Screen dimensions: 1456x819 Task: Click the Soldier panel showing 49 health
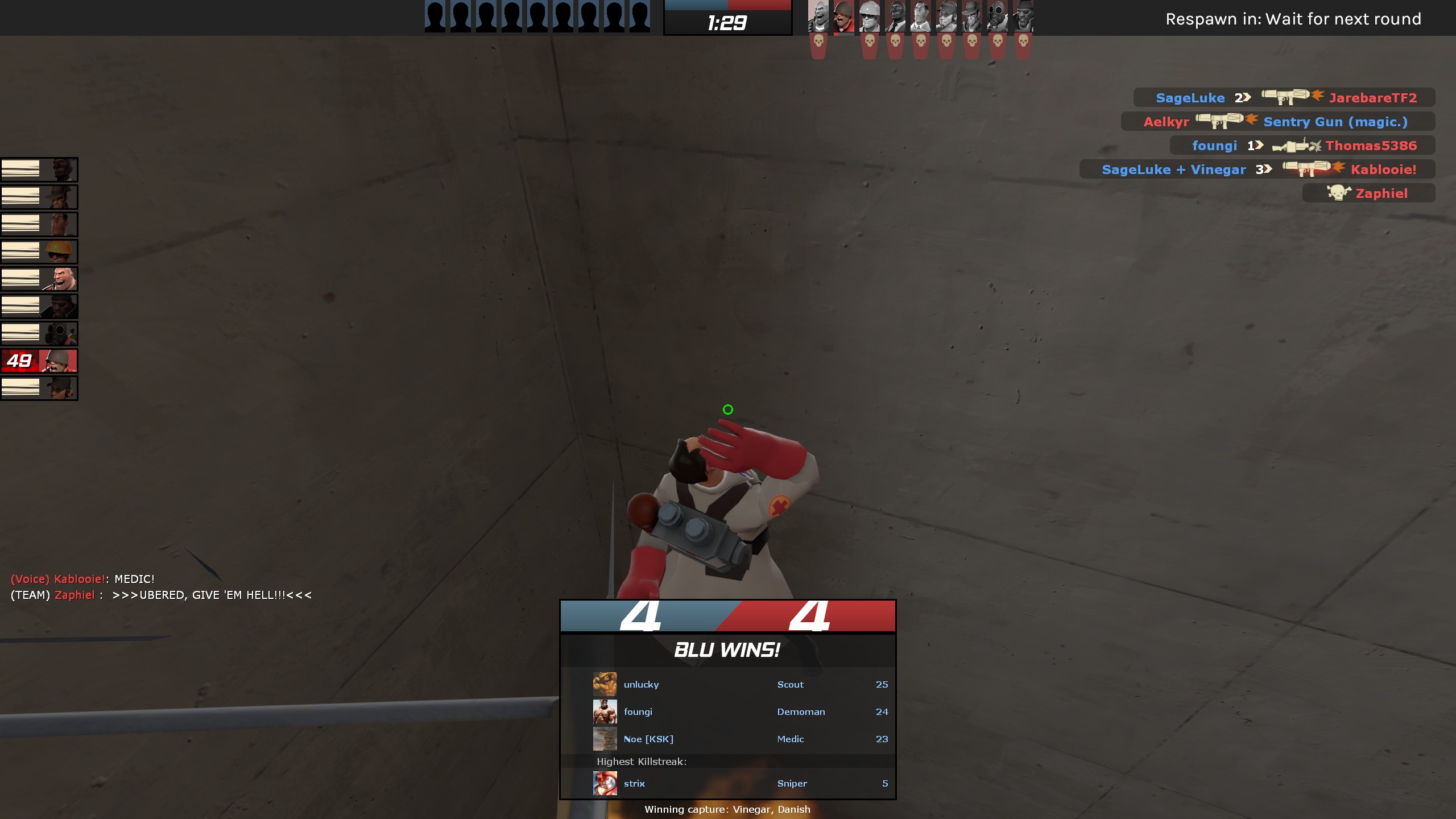click(x=39, y=361)
